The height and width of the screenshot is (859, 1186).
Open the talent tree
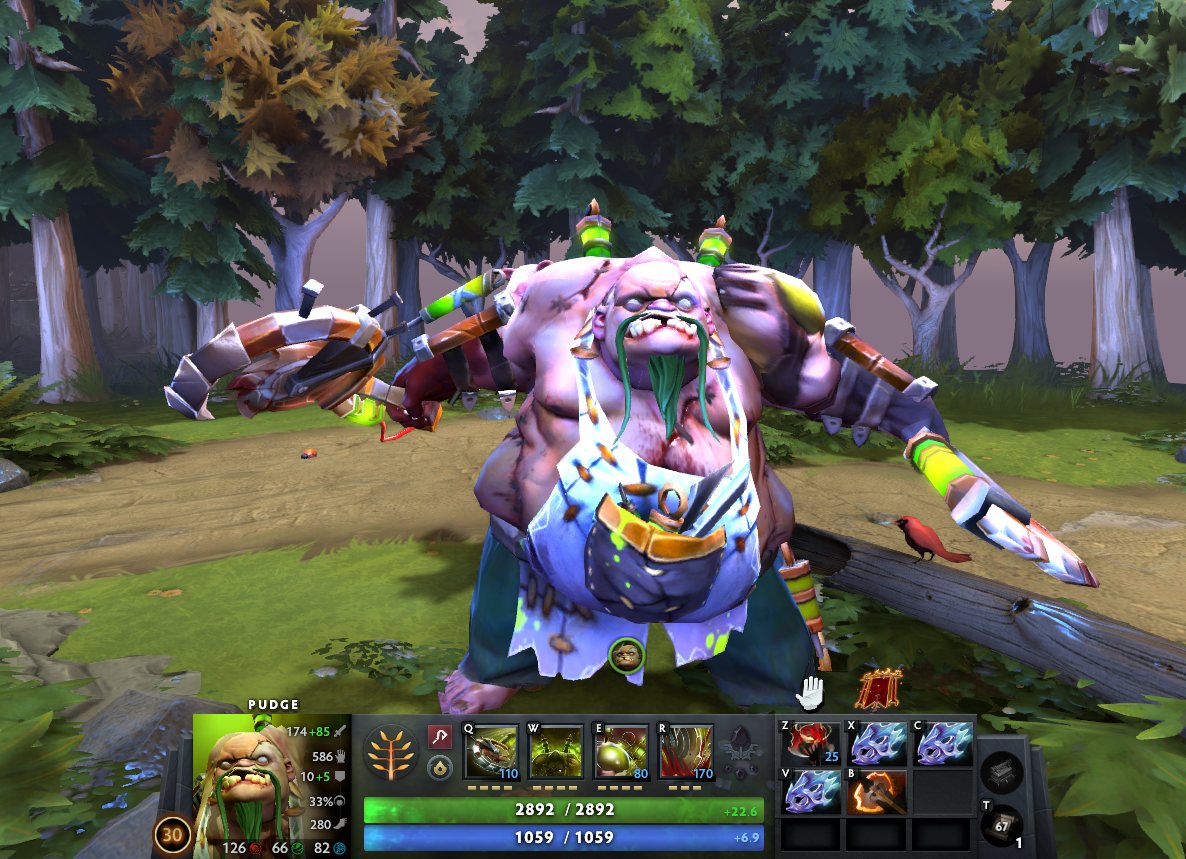(392, 752)
